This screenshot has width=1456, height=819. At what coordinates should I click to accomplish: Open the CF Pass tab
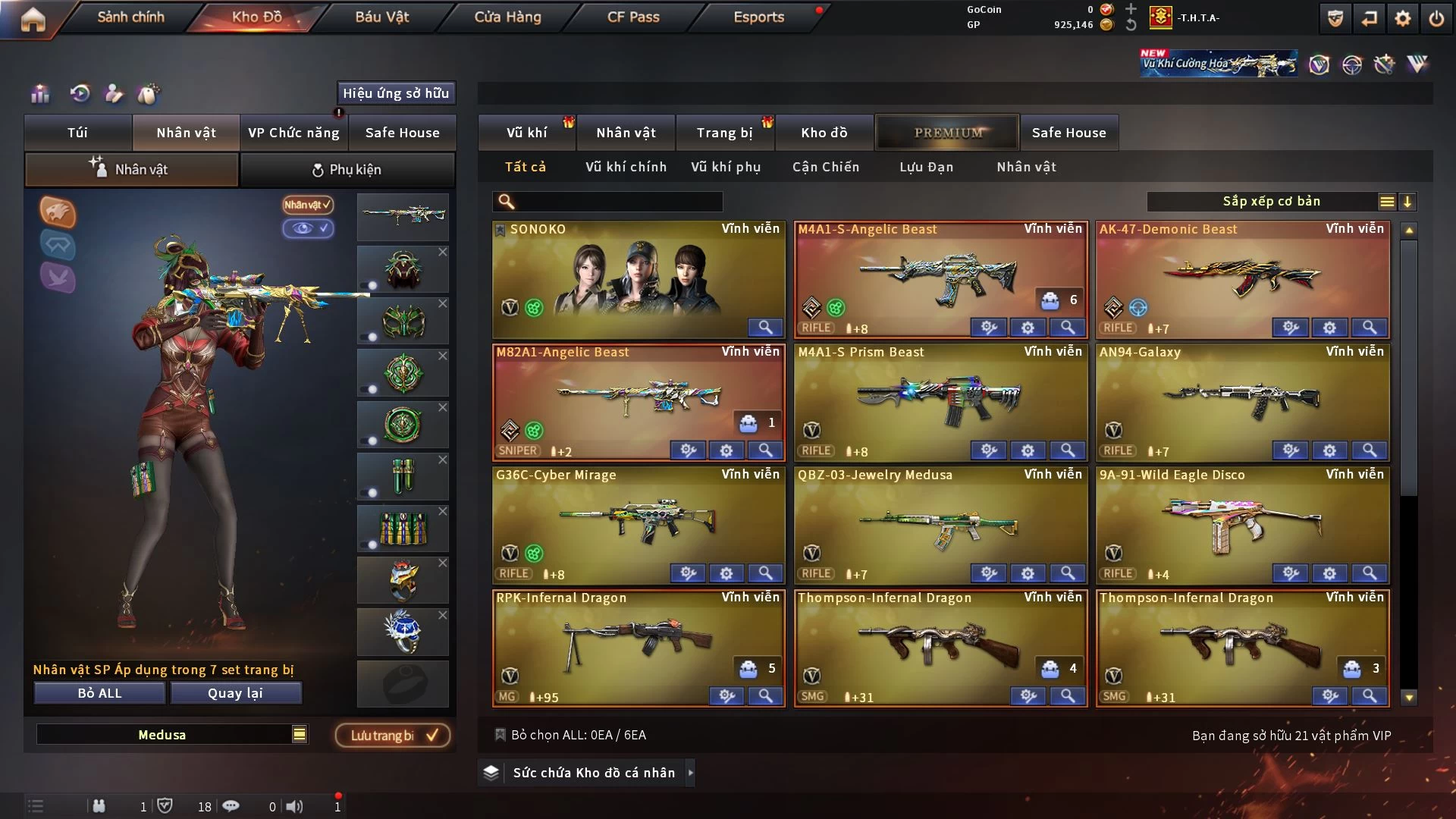(x=633, y=17)
